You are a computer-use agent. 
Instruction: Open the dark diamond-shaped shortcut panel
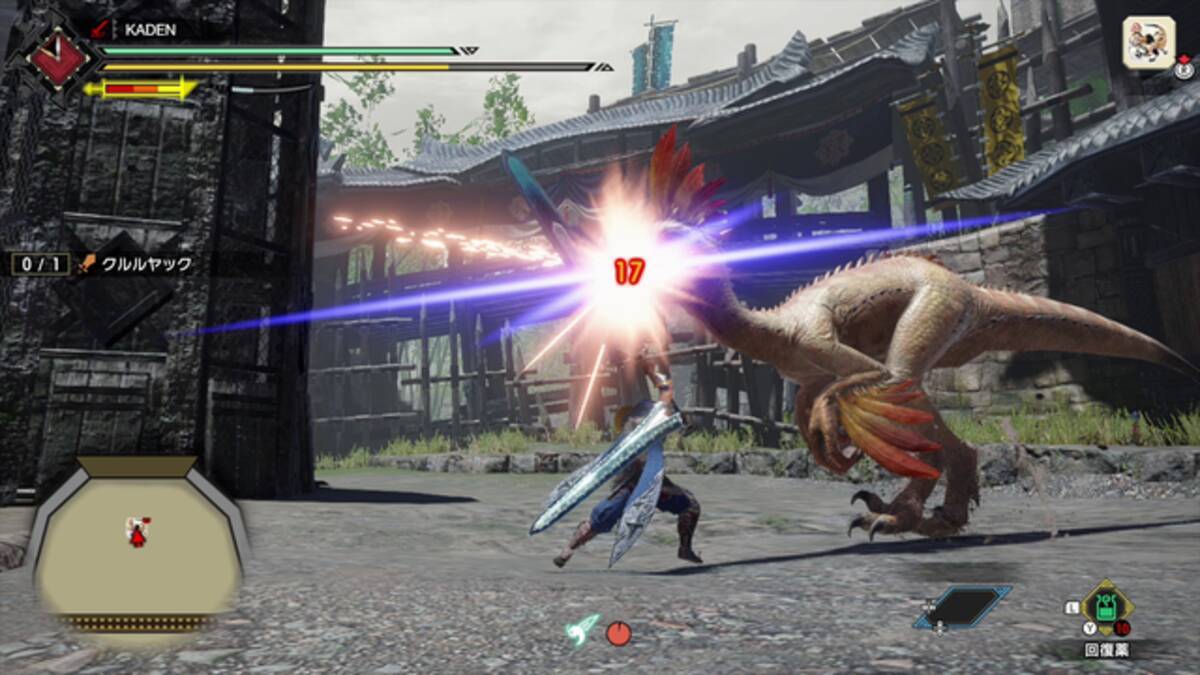(961, 607)
